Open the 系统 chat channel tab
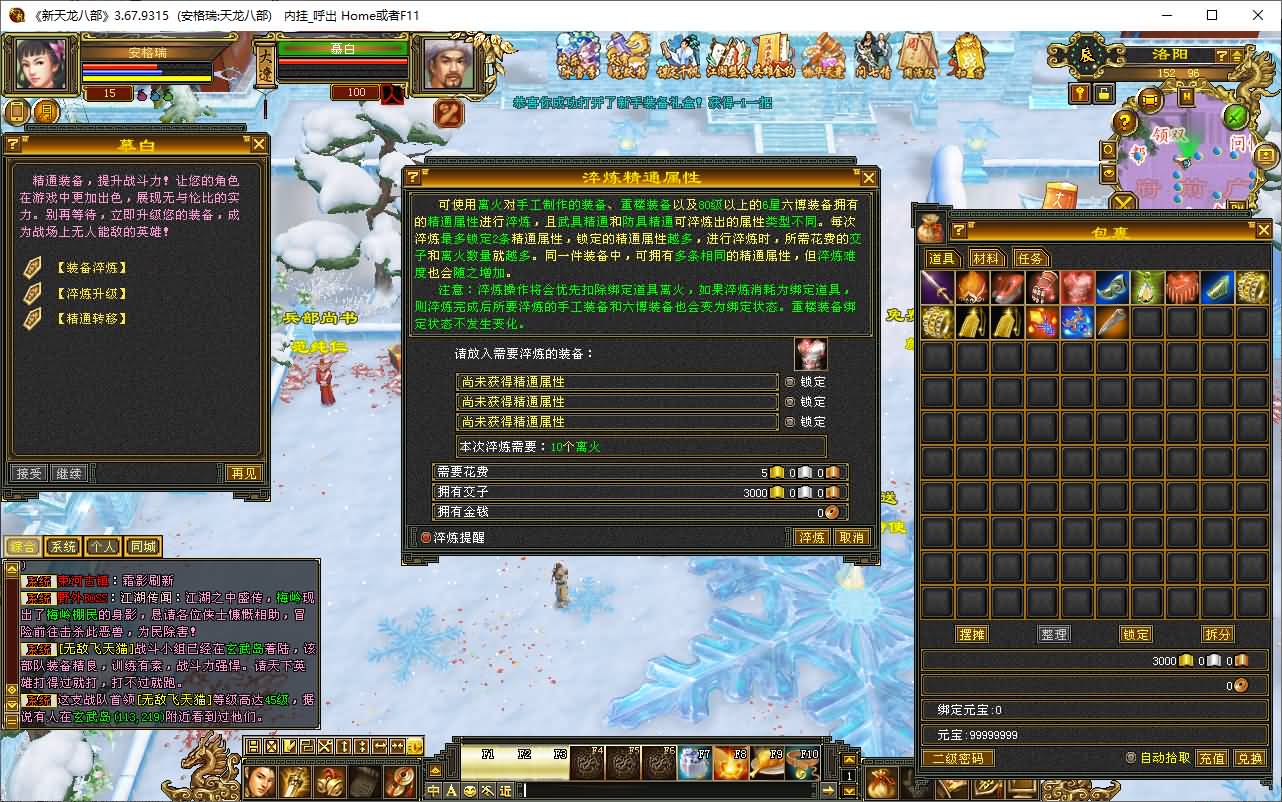The height and width of the screenshot is (802, 1282). coord(62,546)
